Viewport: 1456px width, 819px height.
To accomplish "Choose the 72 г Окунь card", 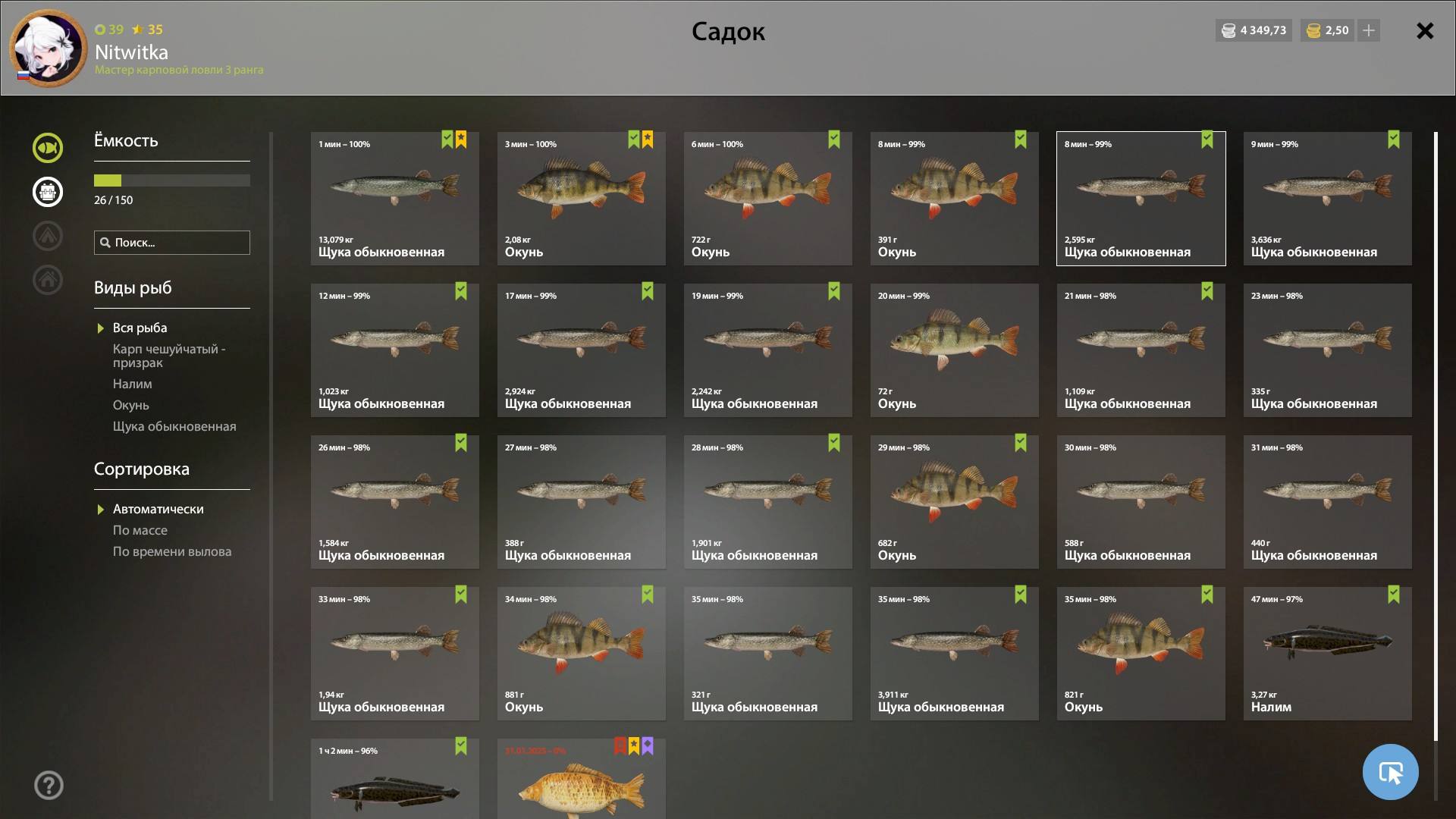I will point(954,350).
